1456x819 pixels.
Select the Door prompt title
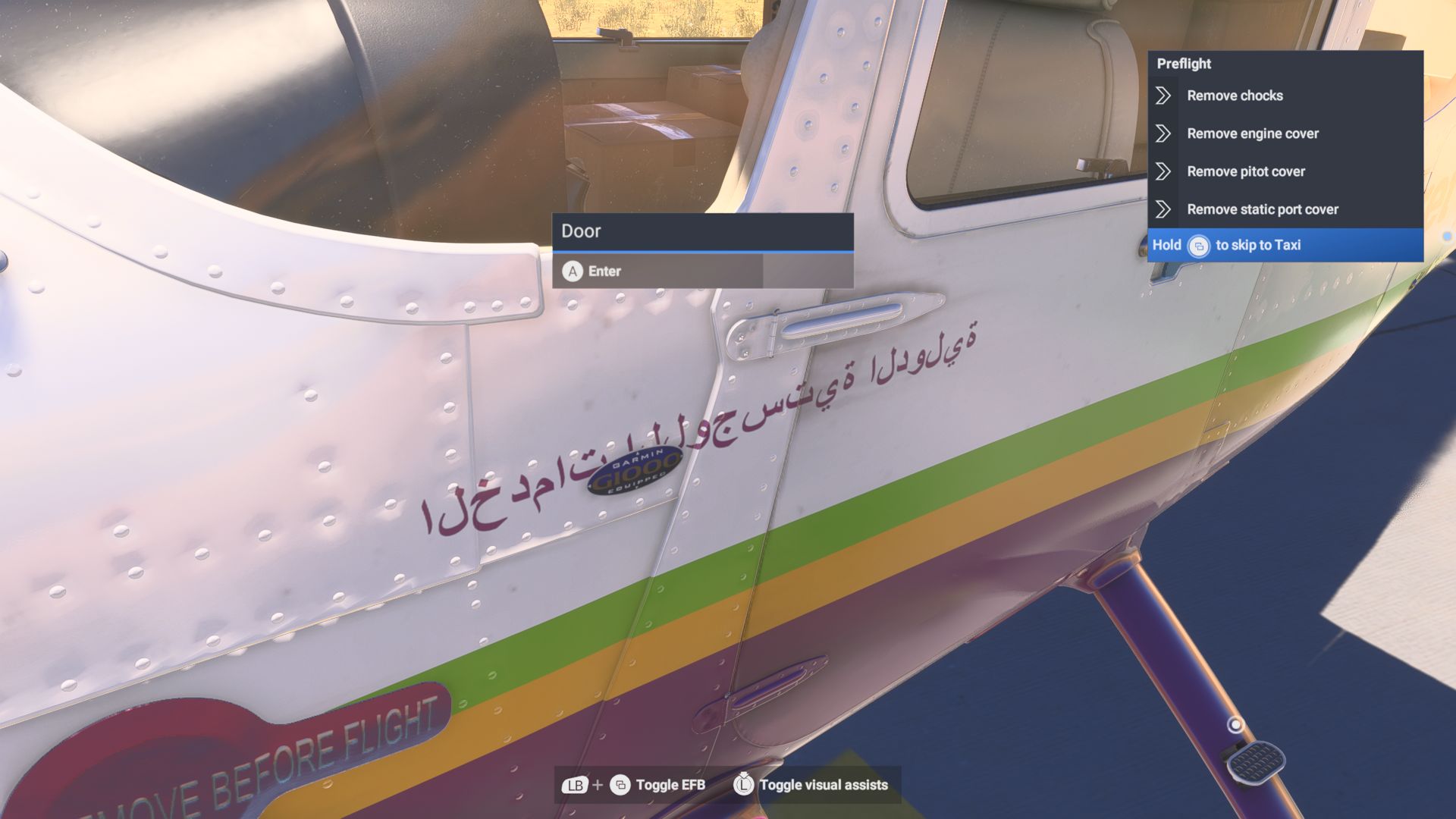[x=581, y=231]
